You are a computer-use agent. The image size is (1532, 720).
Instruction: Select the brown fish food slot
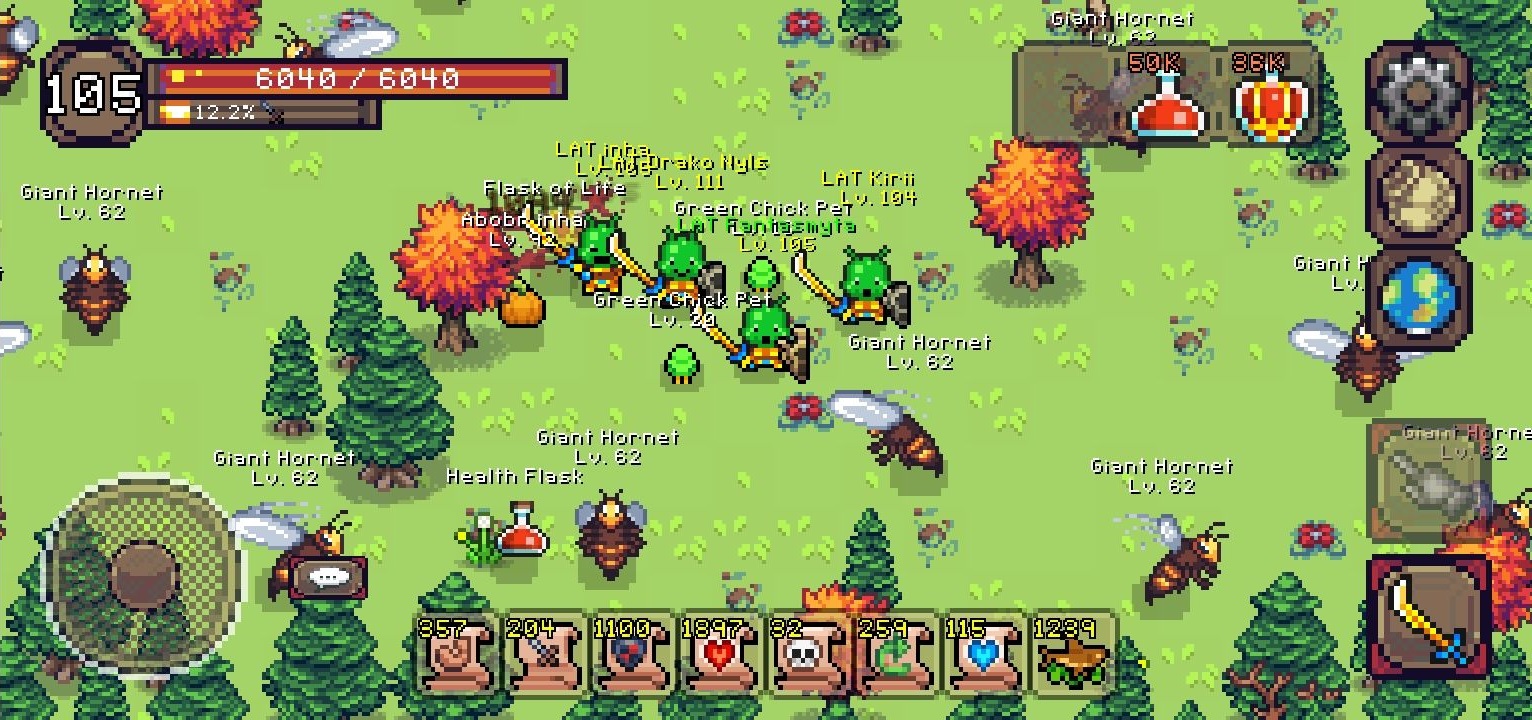tap(1071, 655)
